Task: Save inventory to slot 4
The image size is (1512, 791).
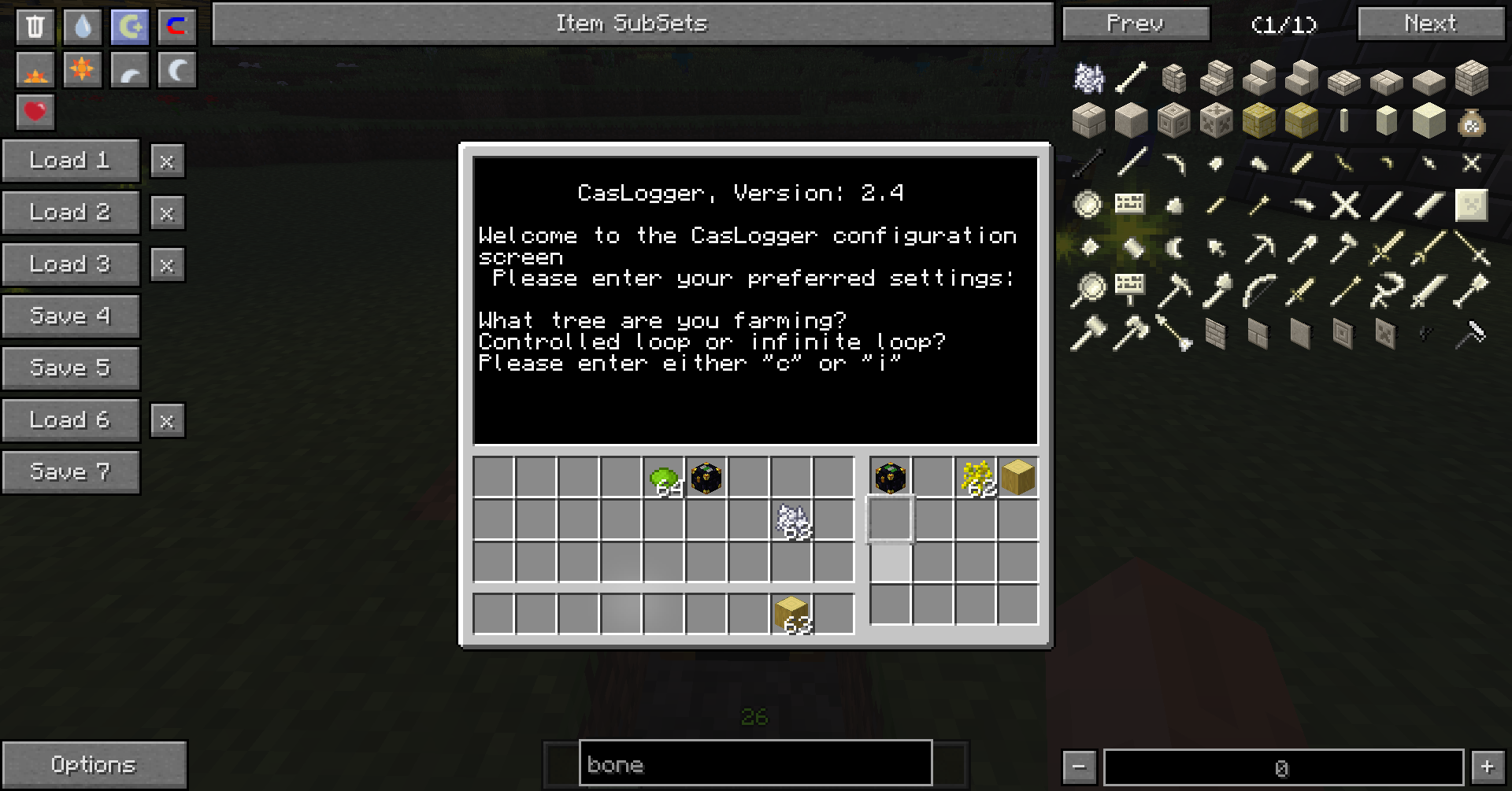Action: coord(70,316)
